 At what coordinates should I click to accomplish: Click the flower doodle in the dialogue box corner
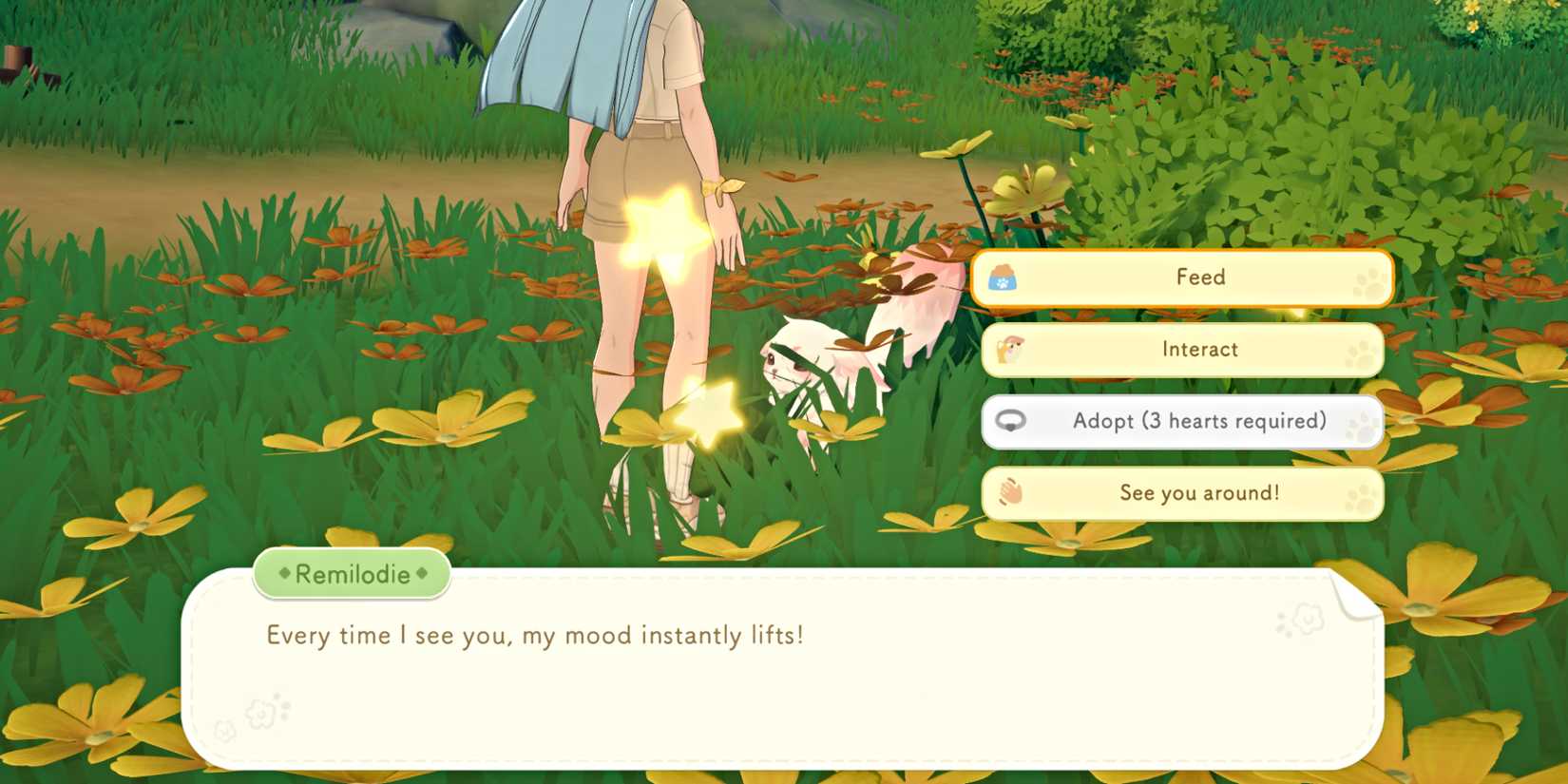click(x=1308, y=618)
